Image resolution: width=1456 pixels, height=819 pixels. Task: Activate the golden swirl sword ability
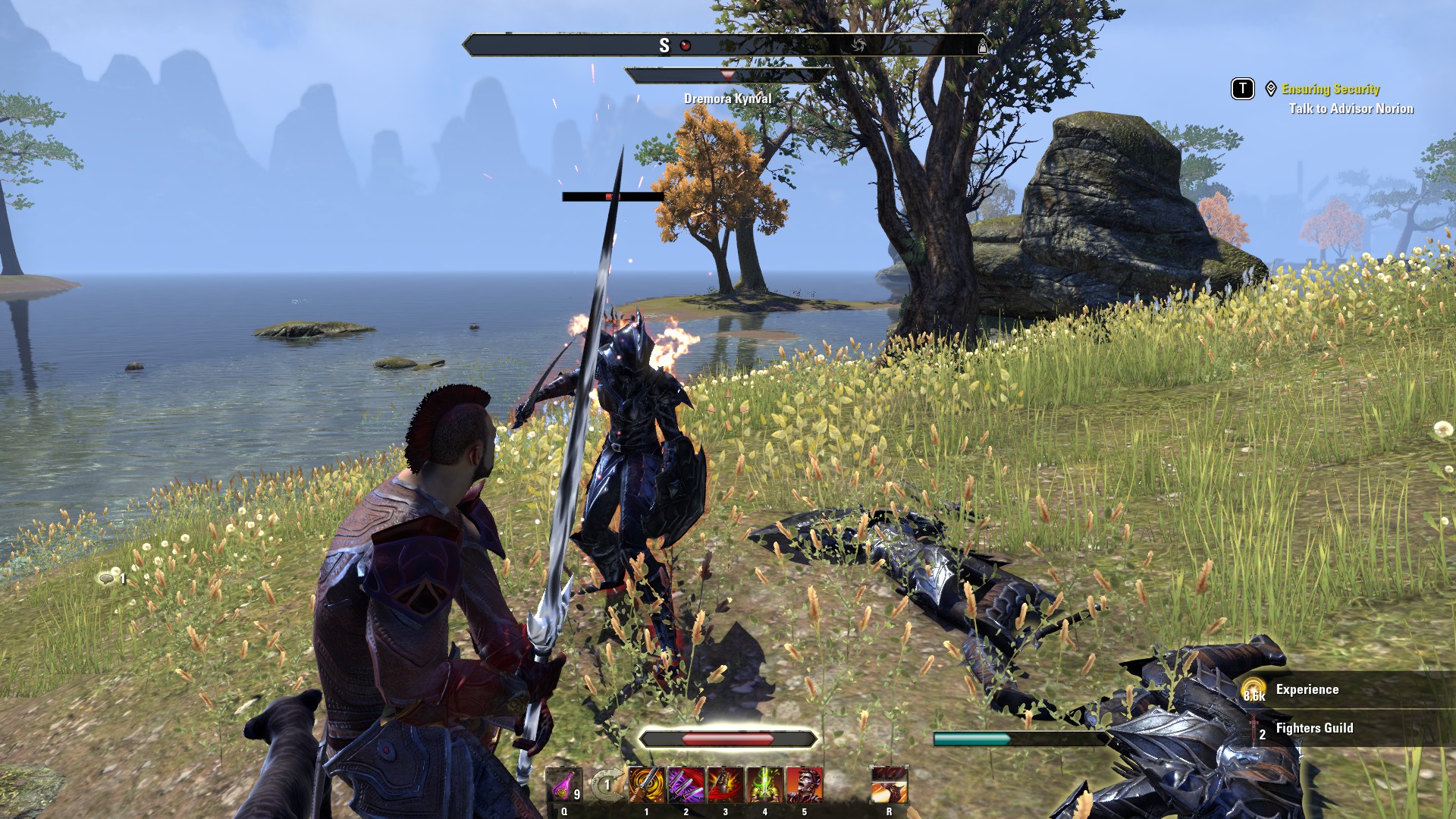pos(647,785)
